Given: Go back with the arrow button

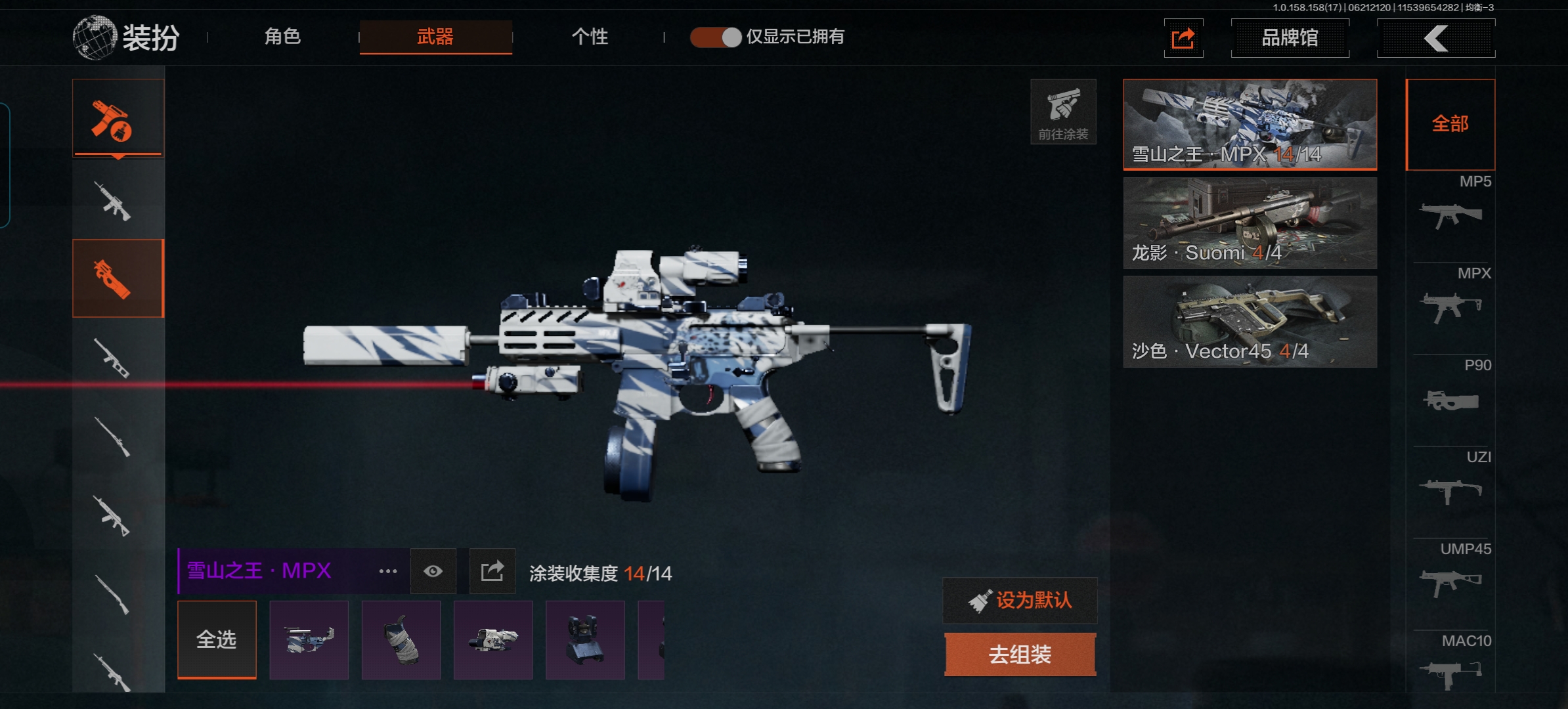Looking at the screenshot, I should pyautogui.click(x=1436, y=38).
